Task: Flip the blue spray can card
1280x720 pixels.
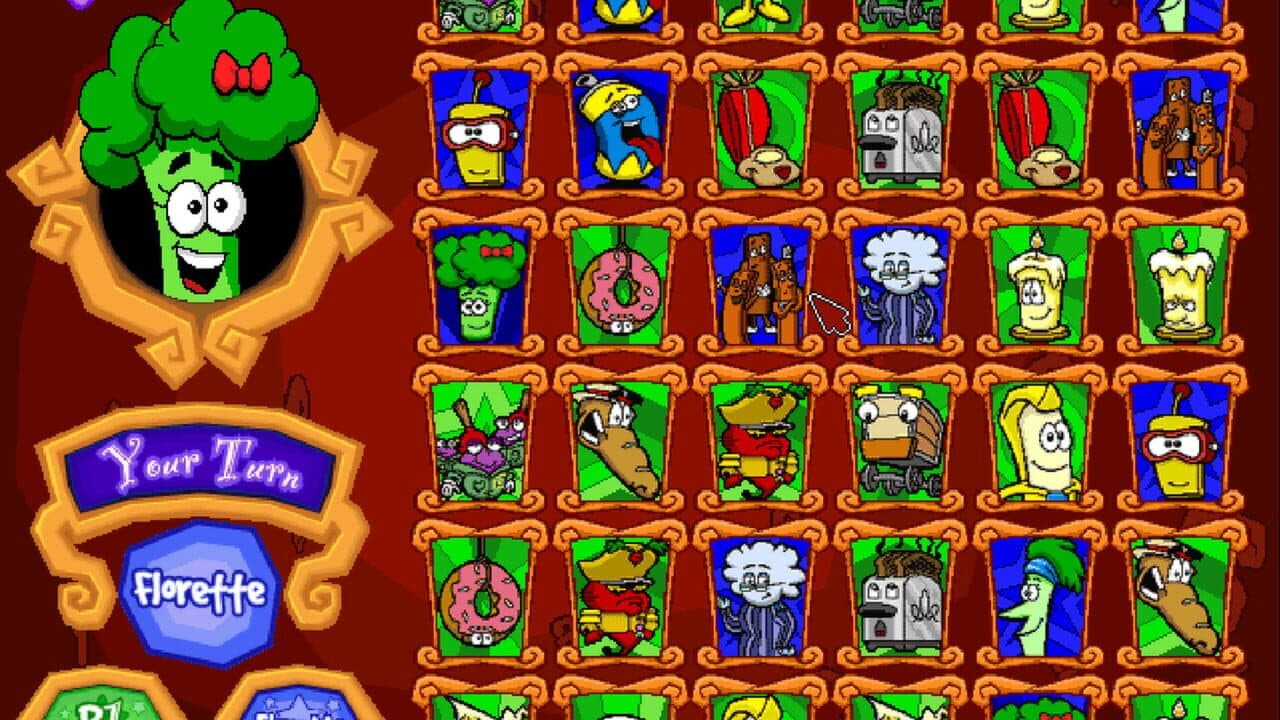Action: [625, 130]
